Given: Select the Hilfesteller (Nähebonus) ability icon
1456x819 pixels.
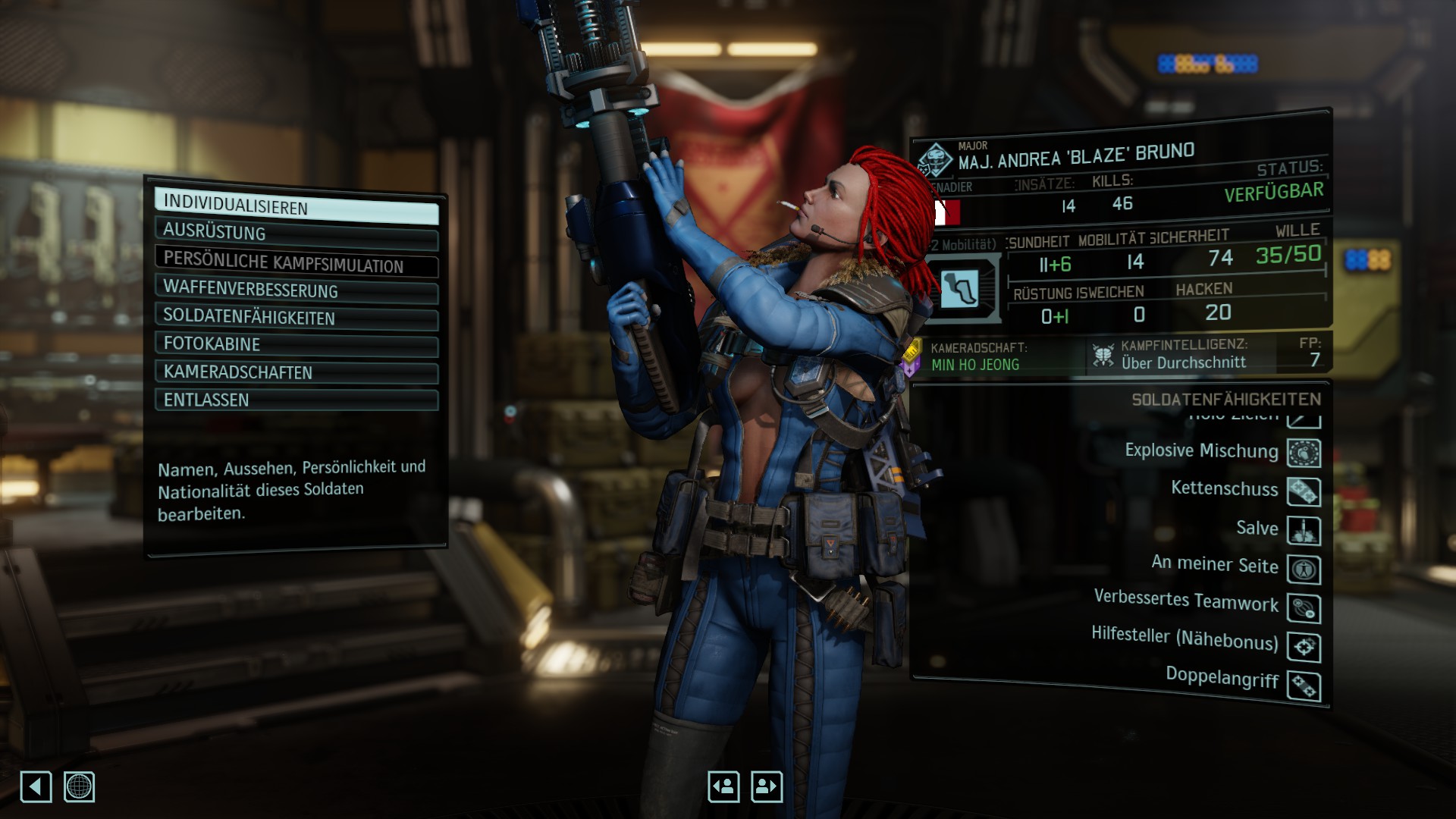Looking at the screenshot, I should pyautogui.click(x=1304, y=648).
